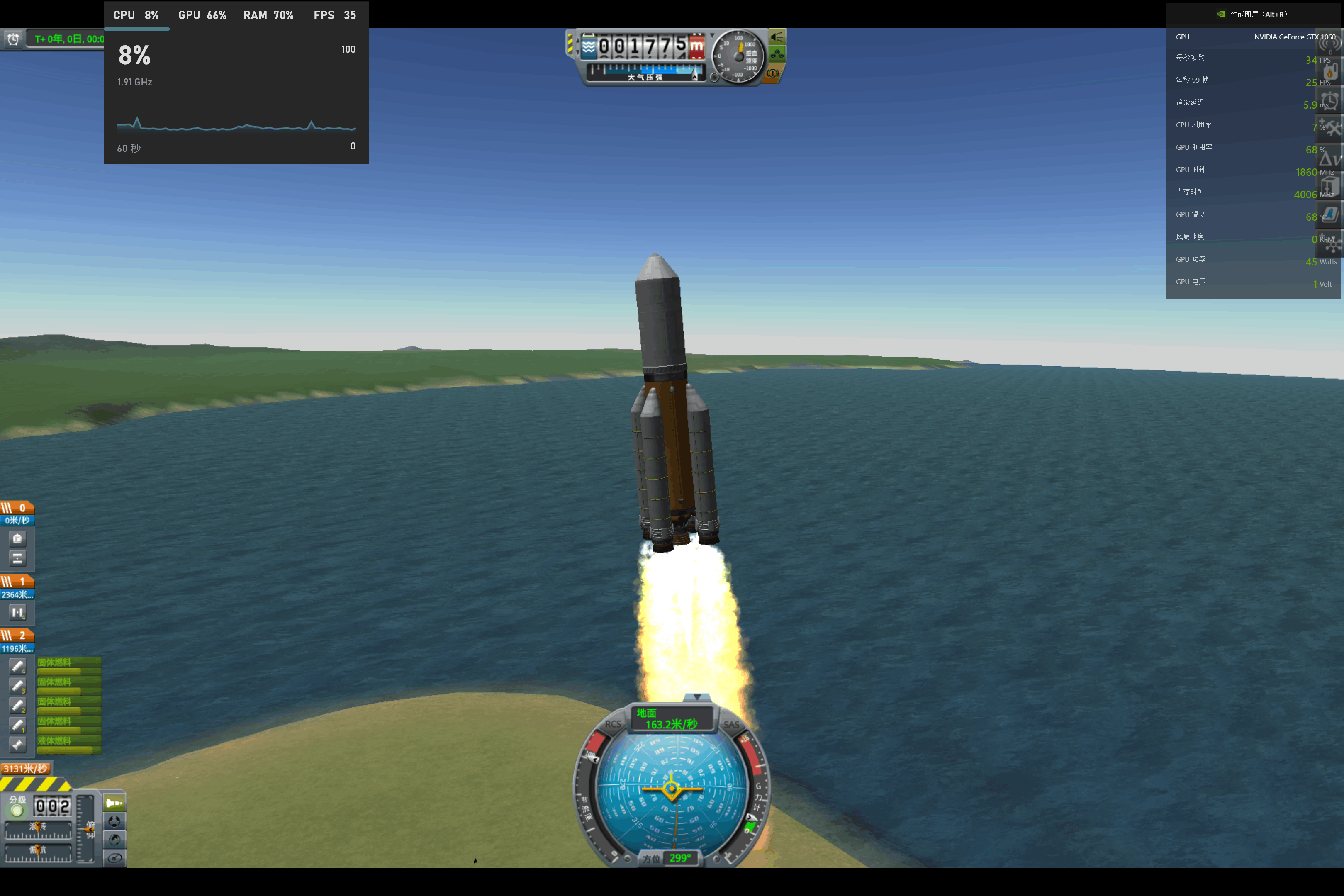Click the stage 0 parachute icon
Viewport: 1344px width, 896px height.
(x=17, y=539)
